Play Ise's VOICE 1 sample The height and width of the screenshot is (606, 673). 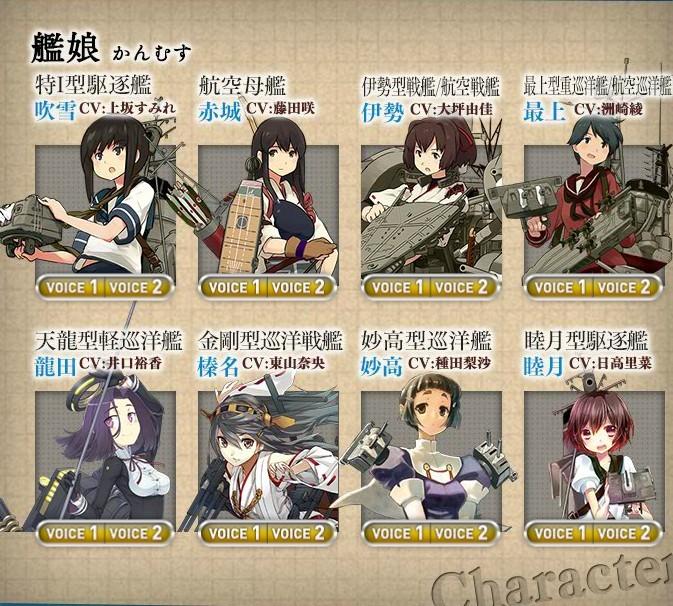click(396, 287)
